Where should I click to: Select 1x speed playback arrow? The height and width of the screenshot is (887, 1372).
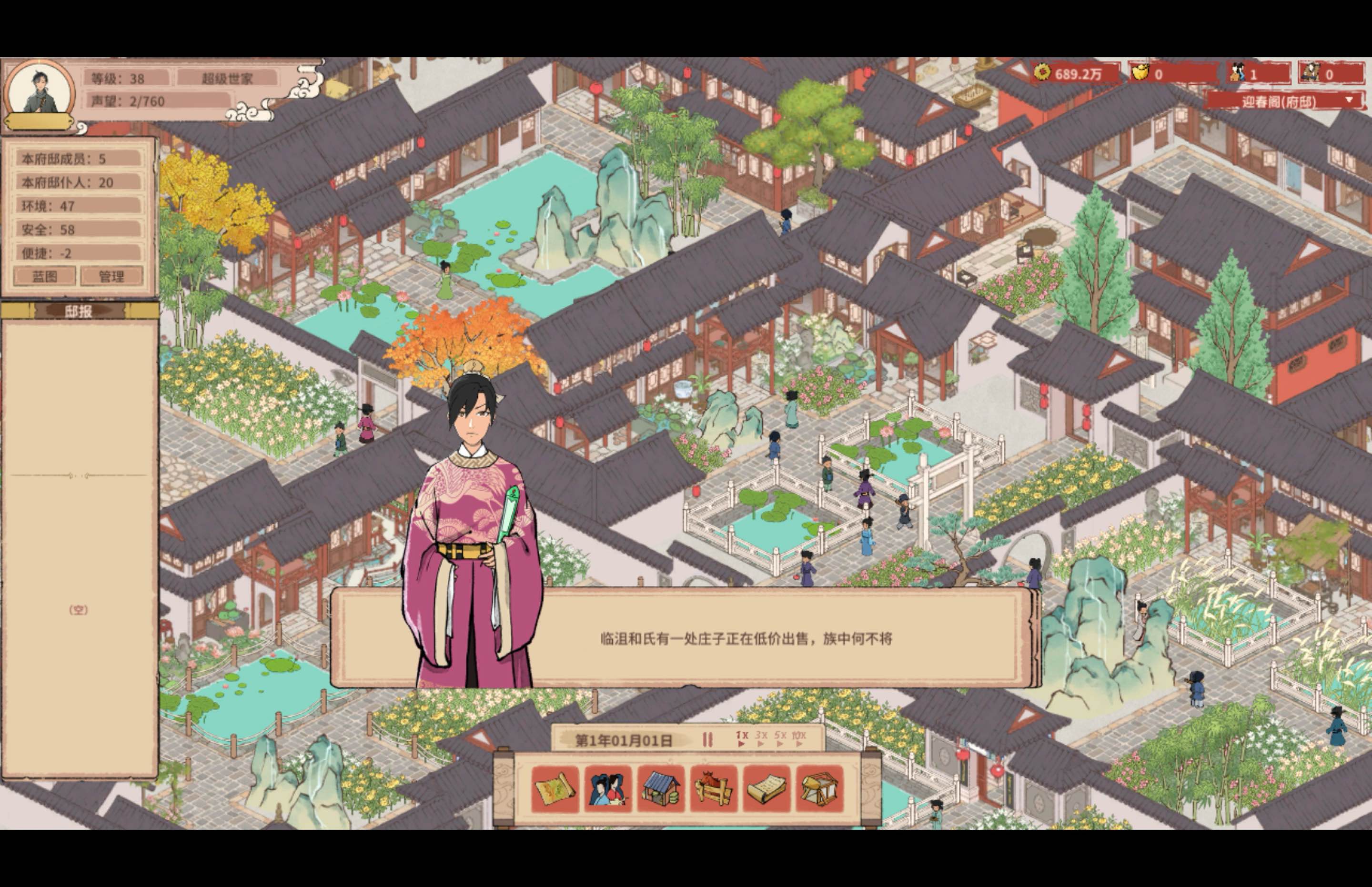(x=742, y=744)
